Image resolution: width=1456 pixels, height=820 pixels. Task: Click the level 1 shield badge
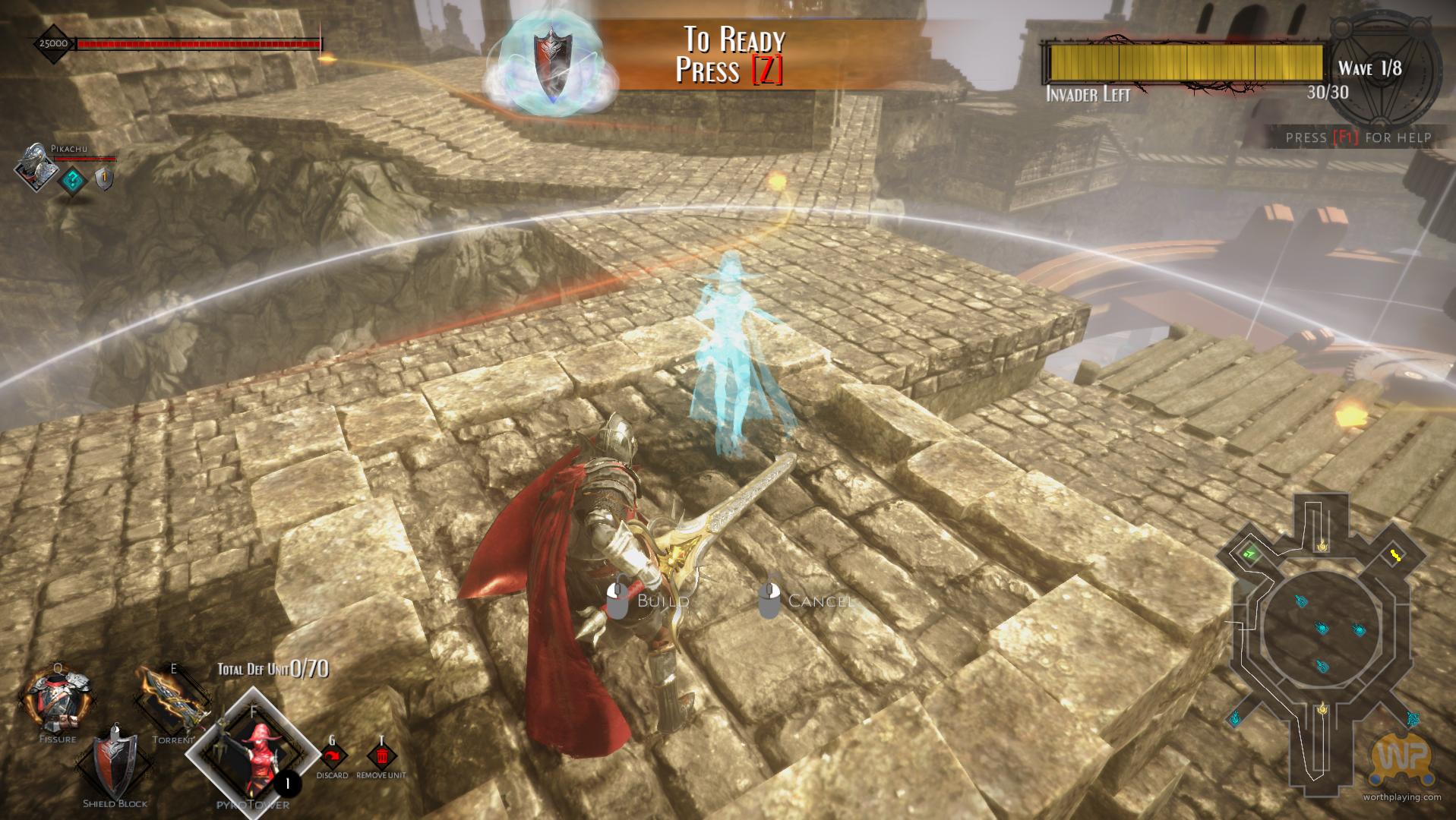[104, 179]
